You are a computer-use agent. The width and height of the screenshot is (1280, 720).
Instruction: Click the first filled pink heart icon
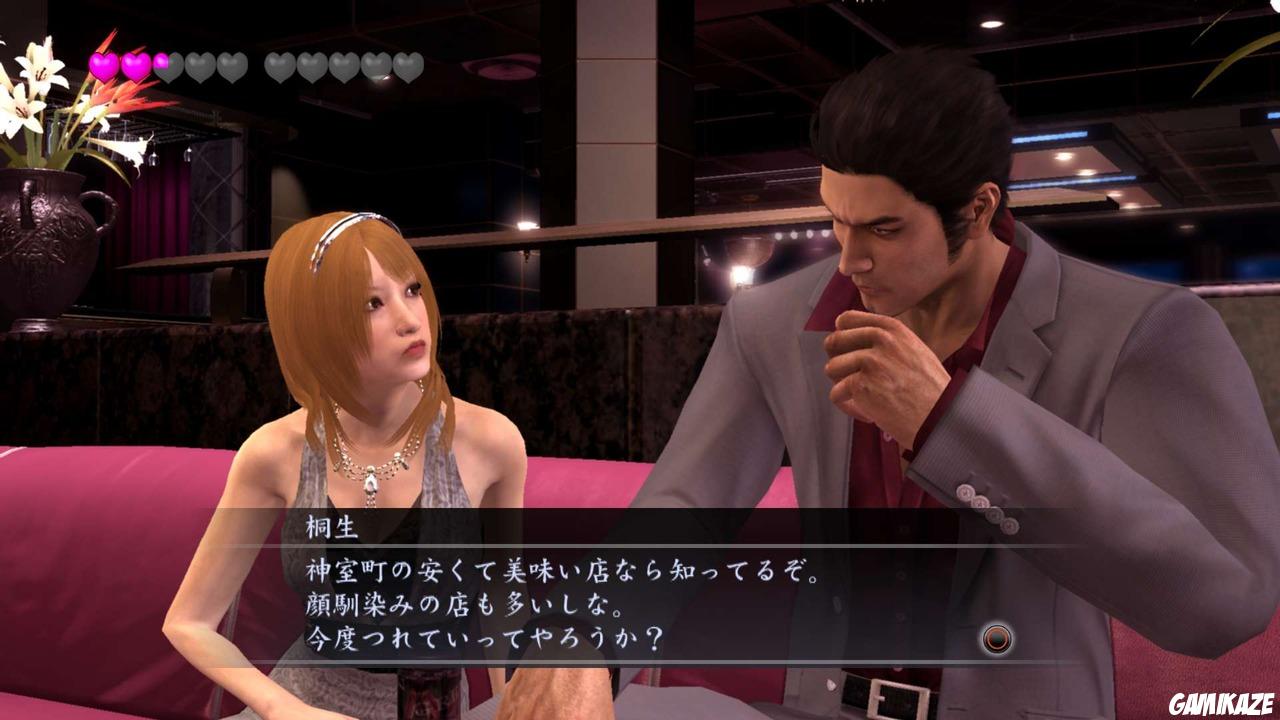point(101,65)
